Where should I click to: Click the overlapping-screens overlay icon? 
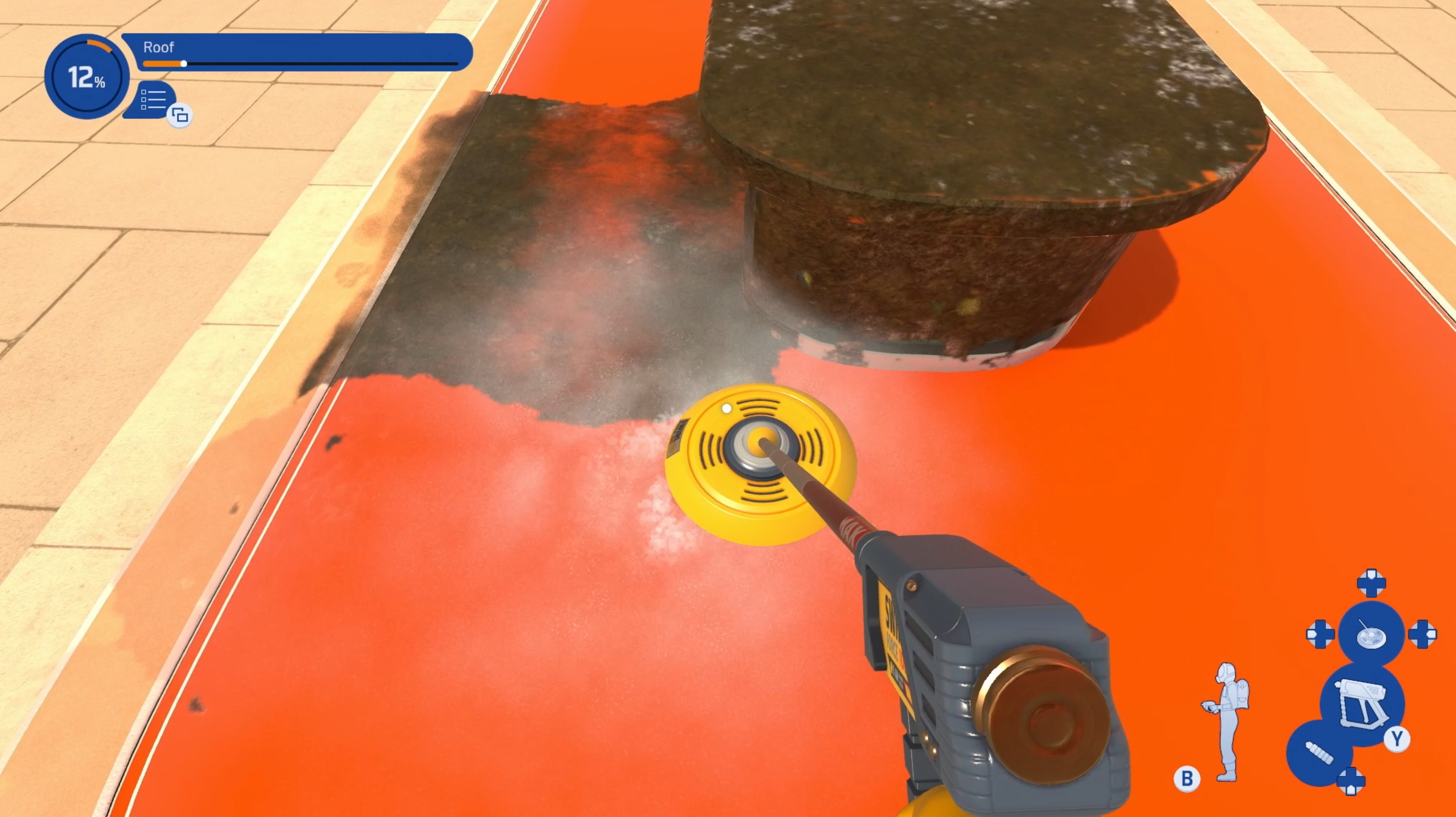point(179,116)
